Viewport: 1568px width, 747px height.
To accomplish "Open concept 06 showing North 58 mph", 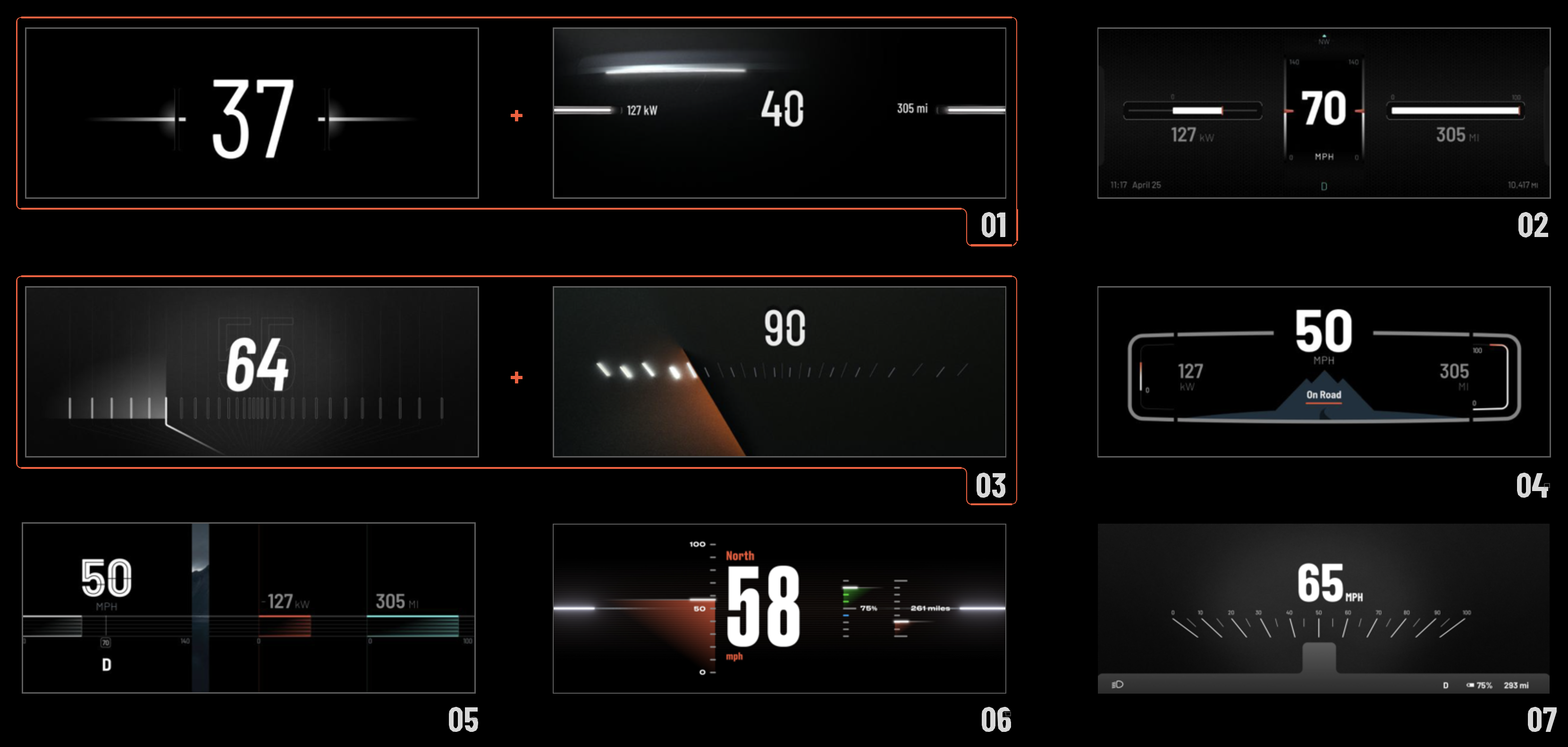I will tap(778, 608).
